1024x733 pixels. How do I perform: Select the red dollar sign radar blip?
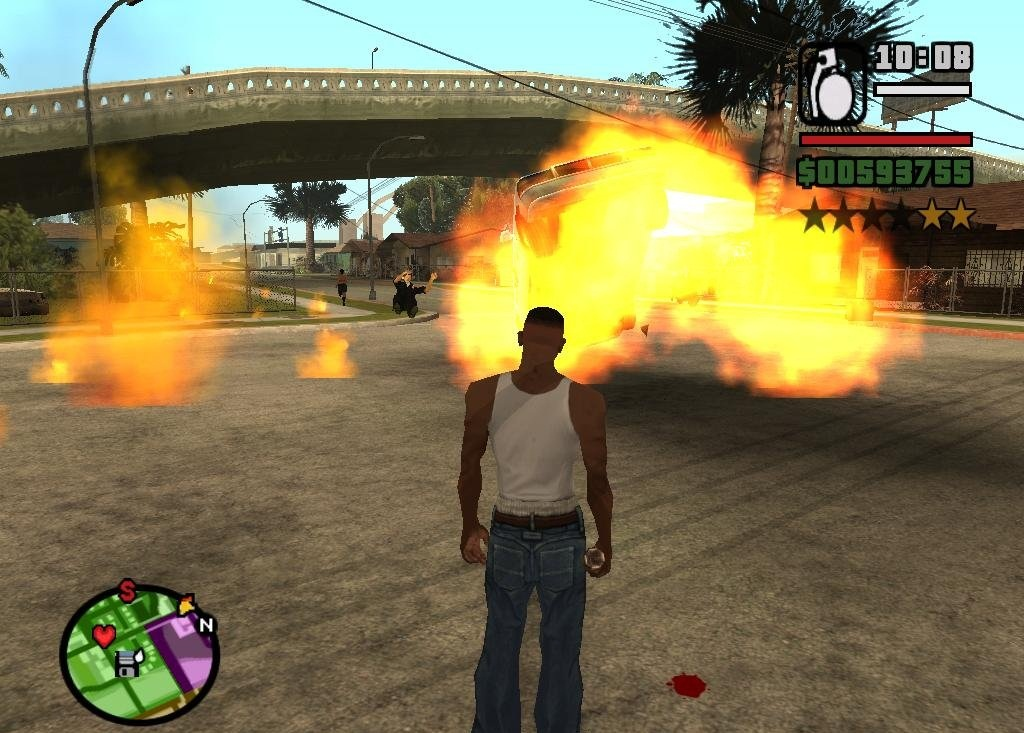click(x=127, y=591)
